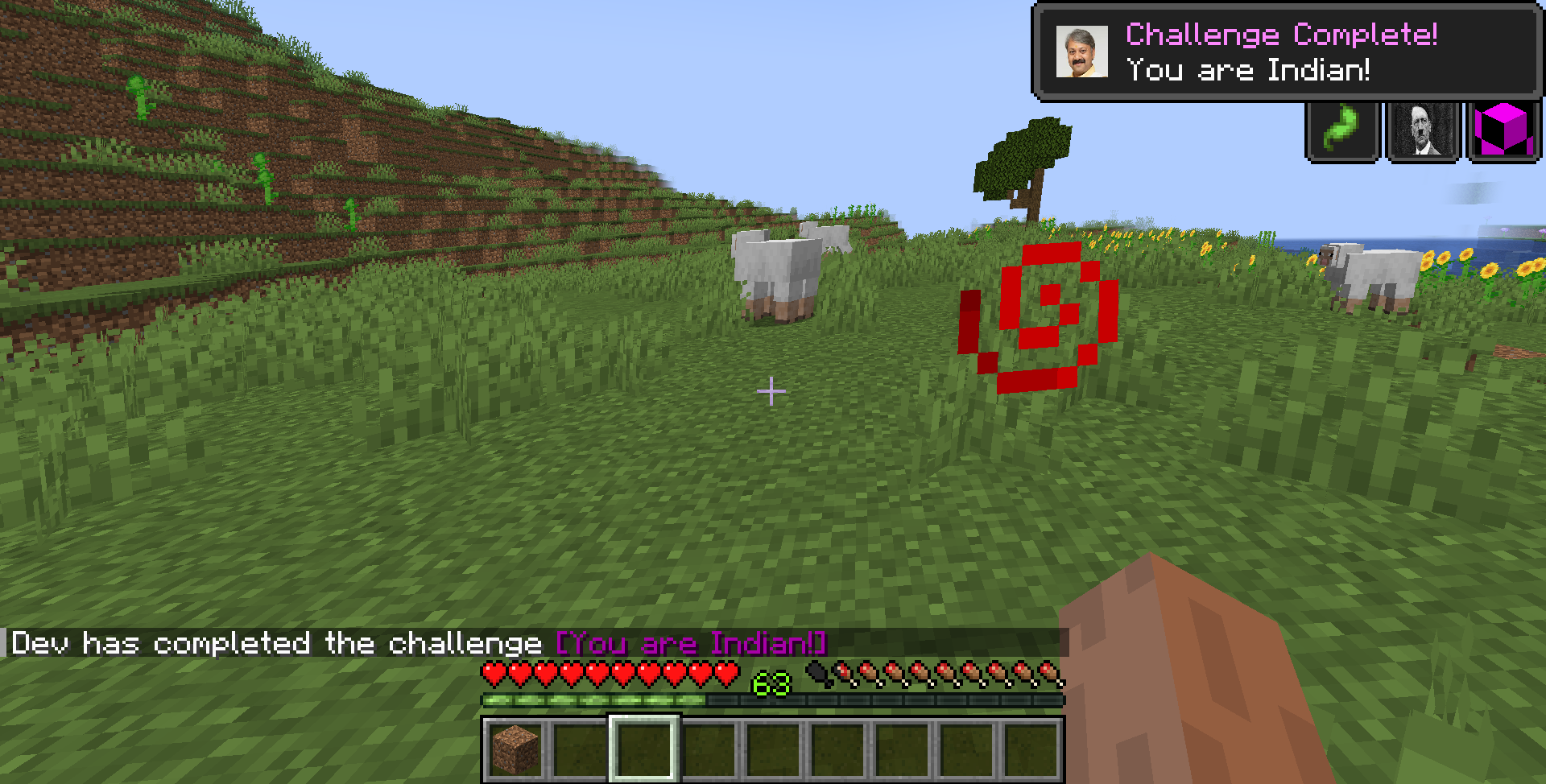
Task: Click the rightmost empty hotbar slot
Action: pos(1031,749)
